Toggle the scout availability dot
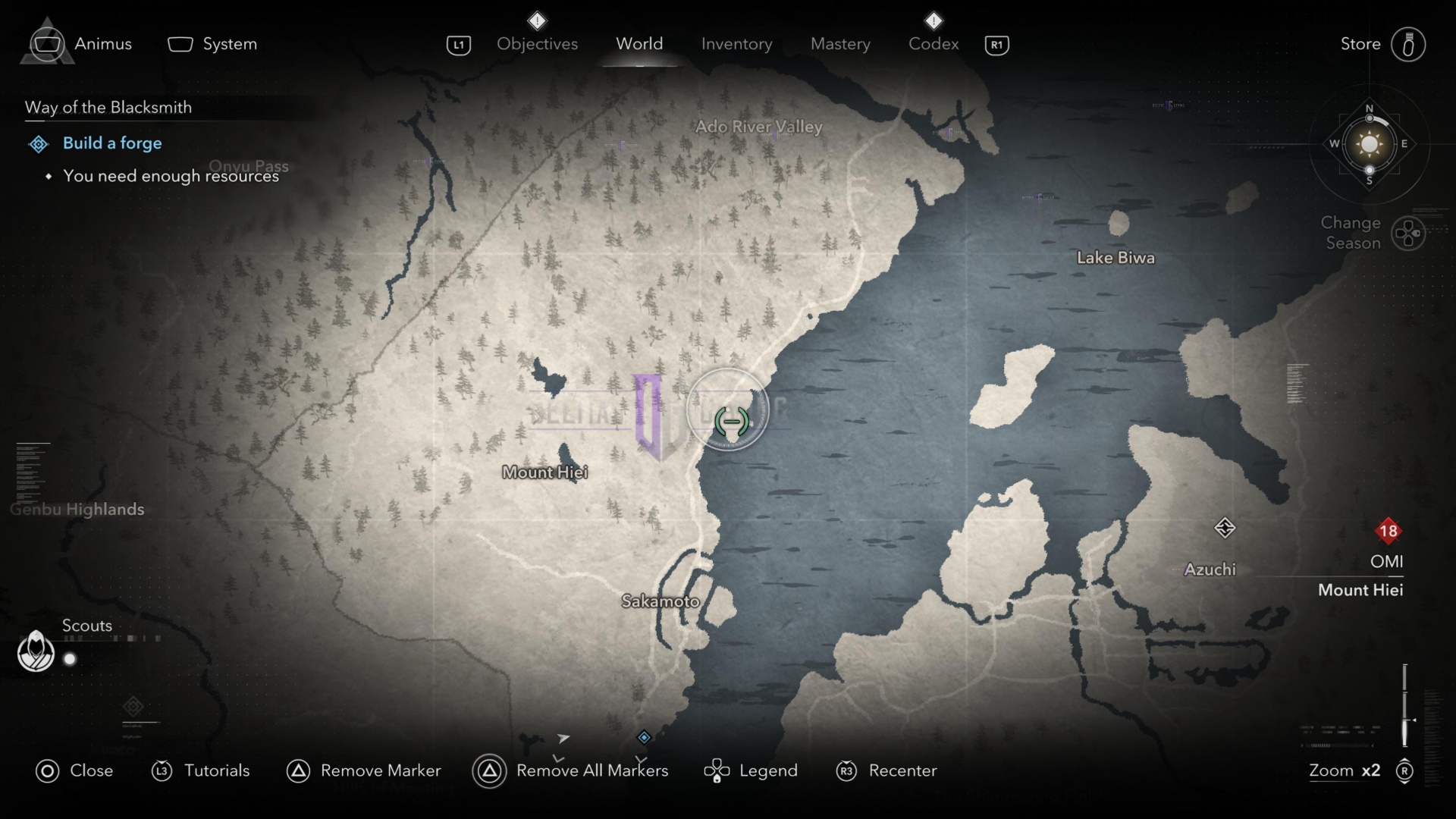 click(69, 659)
